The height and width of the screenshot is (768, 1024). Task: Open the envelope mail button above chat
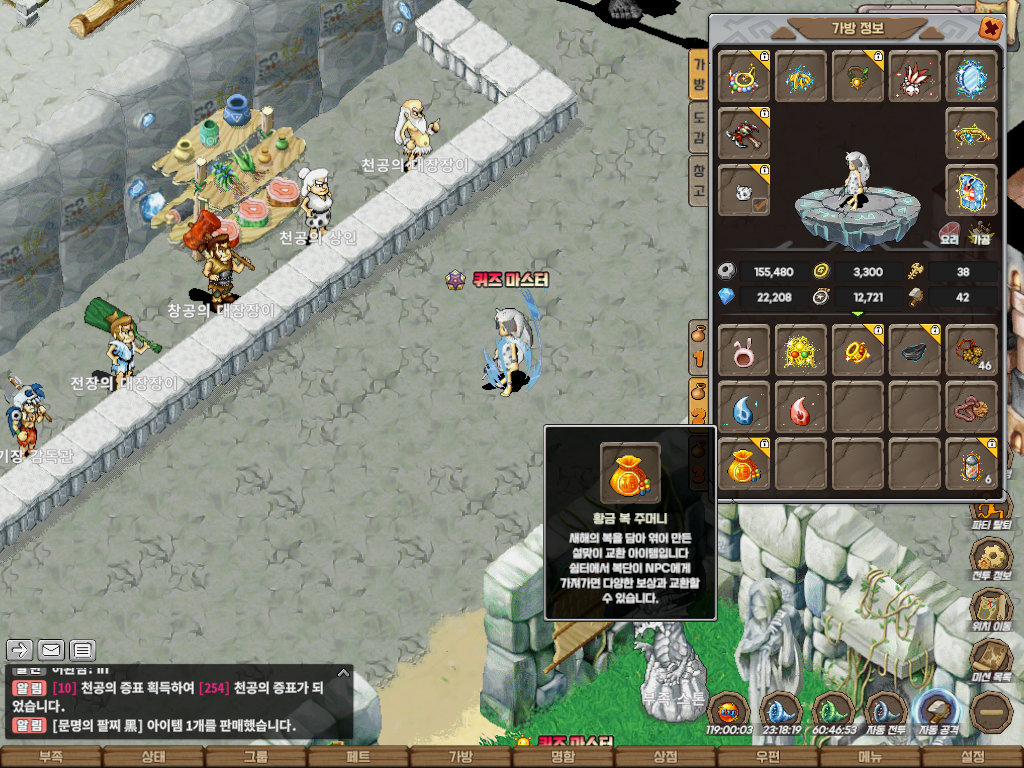tap(51, 650)
